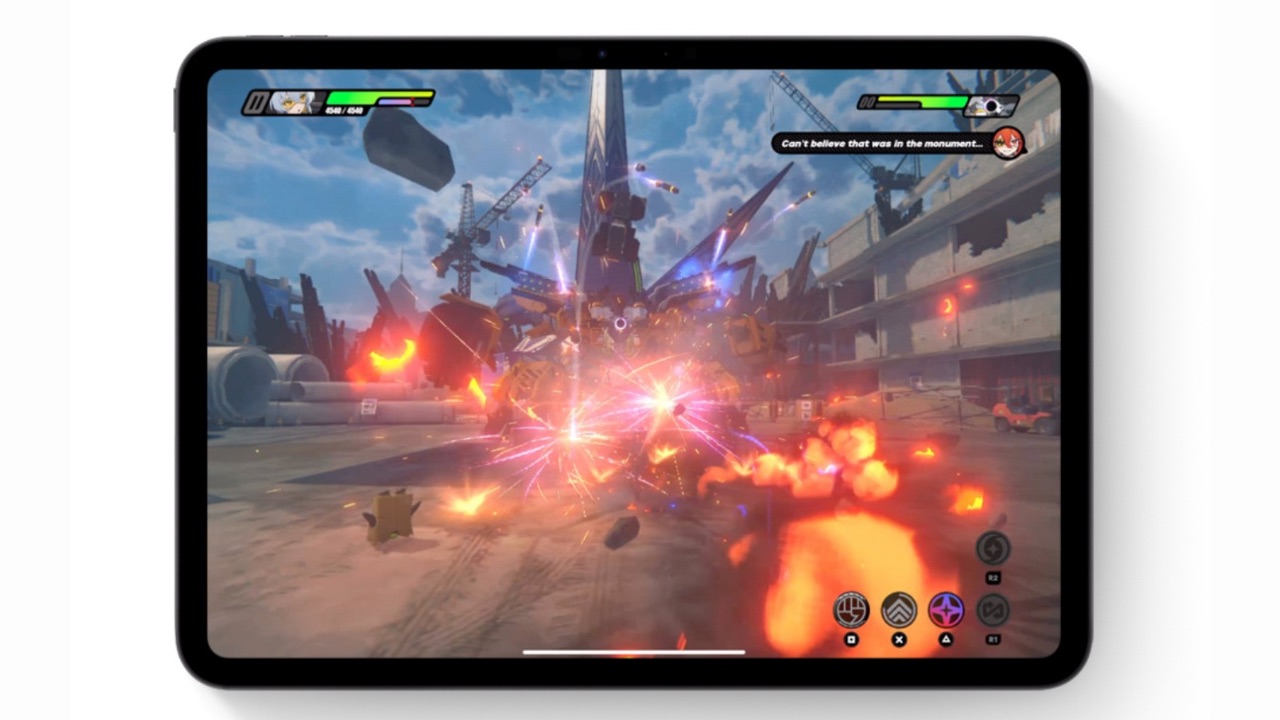Tap the triangle prompt under the special attack
Viewport: 1280px width, 720px height.
point(947,640)
